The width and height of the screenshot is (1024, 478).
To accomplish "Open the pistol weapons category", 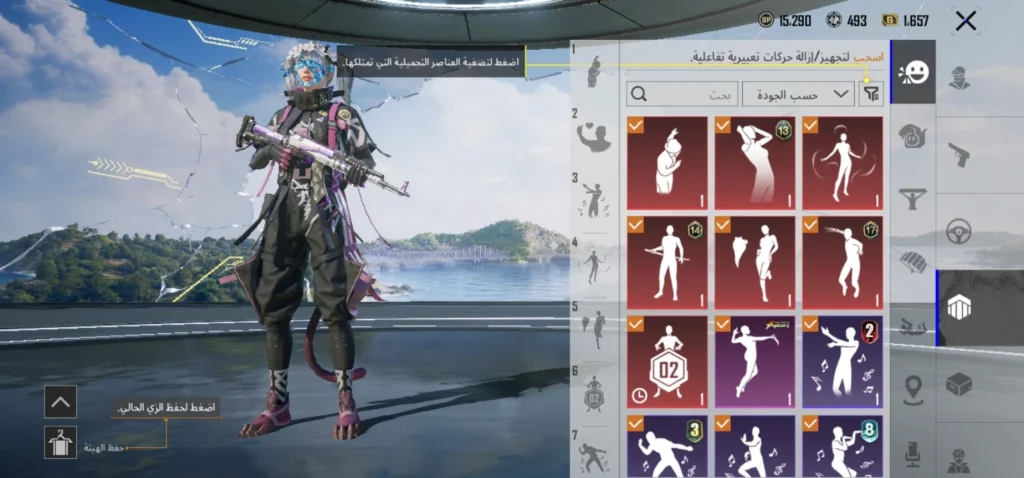I will 959,154.
